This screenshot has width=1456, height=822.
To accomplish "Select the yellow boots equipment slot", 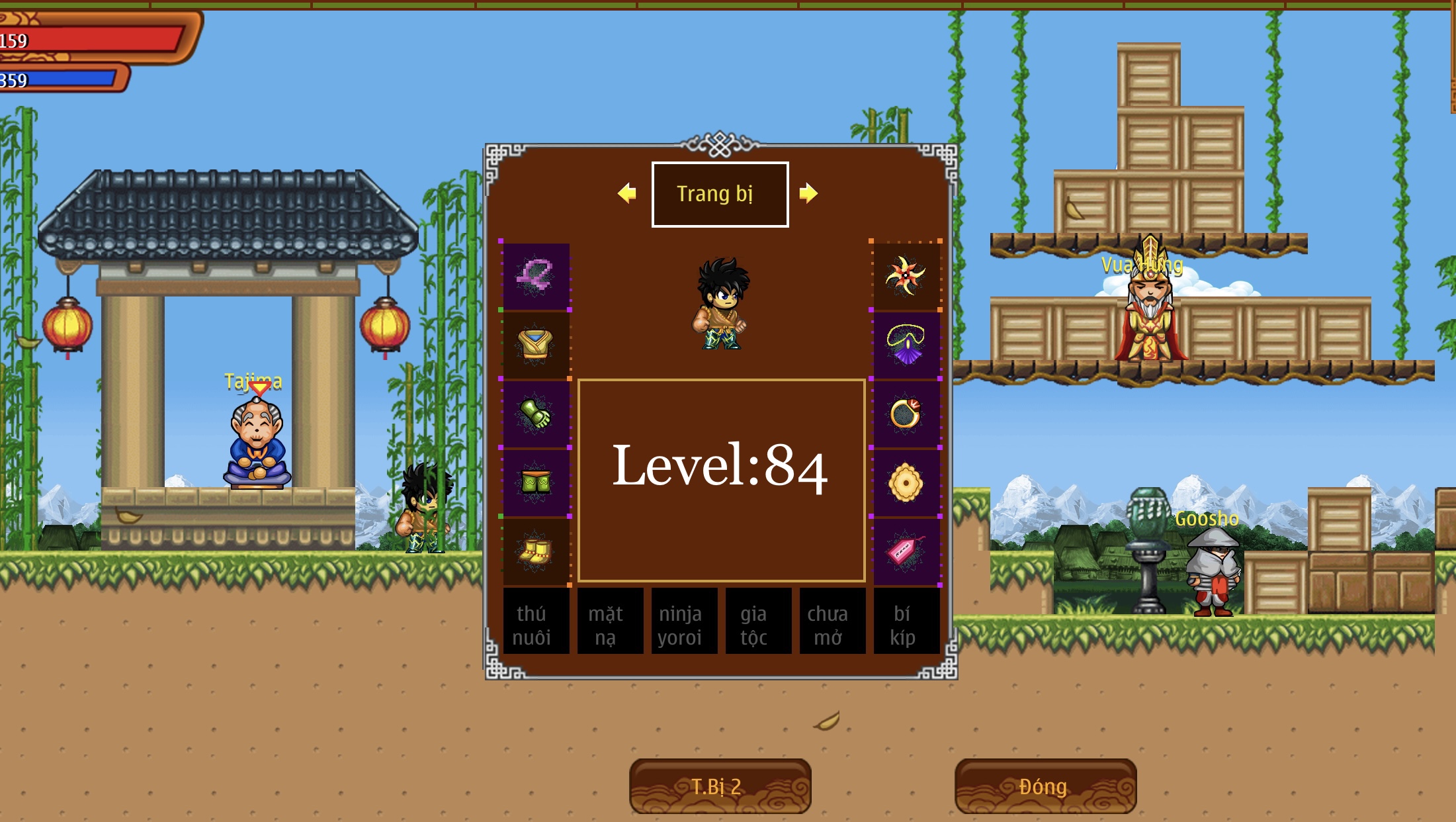I will point(536,551).
